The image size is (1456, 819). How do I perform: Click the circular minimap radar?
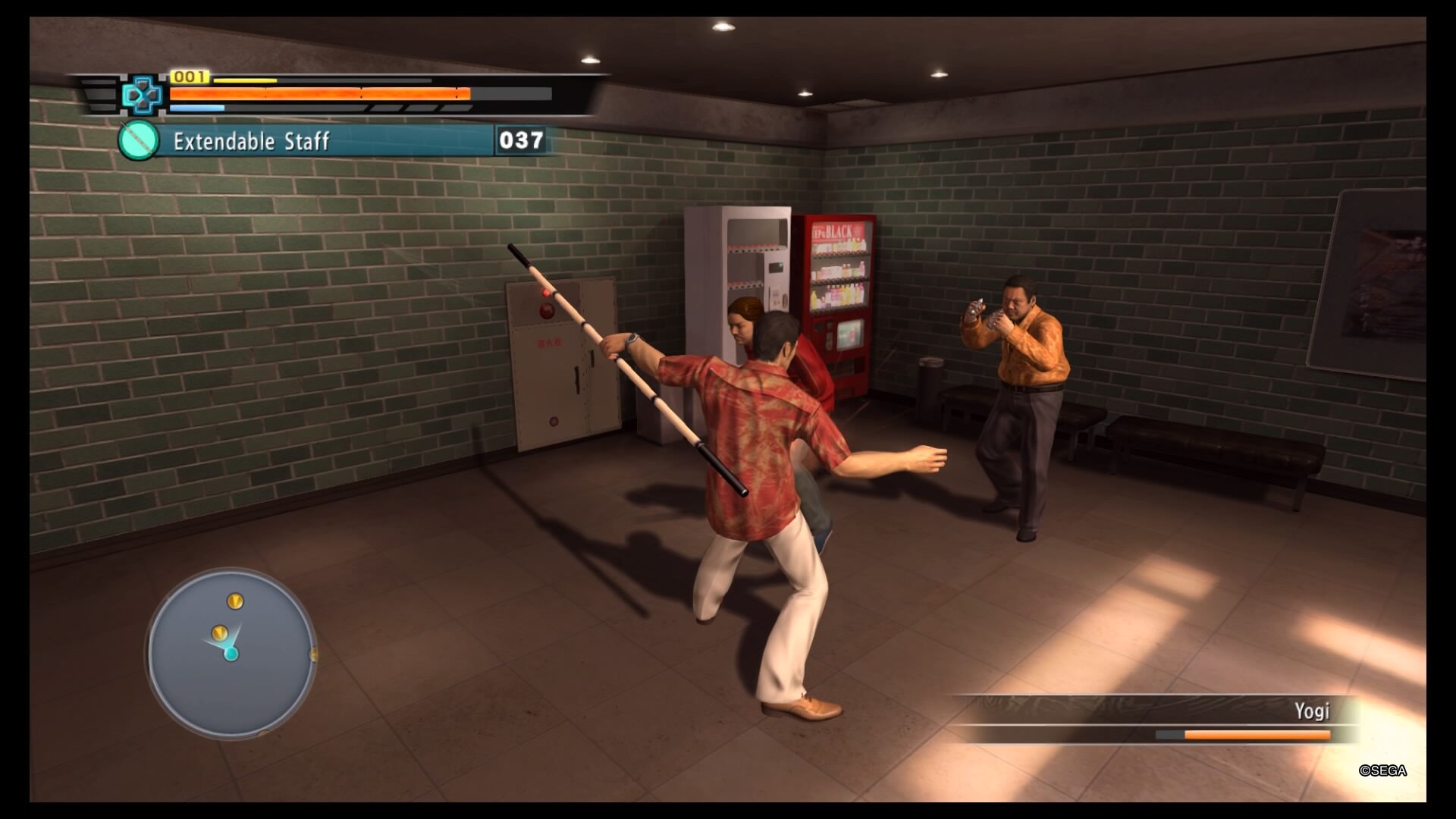(231, 653)
